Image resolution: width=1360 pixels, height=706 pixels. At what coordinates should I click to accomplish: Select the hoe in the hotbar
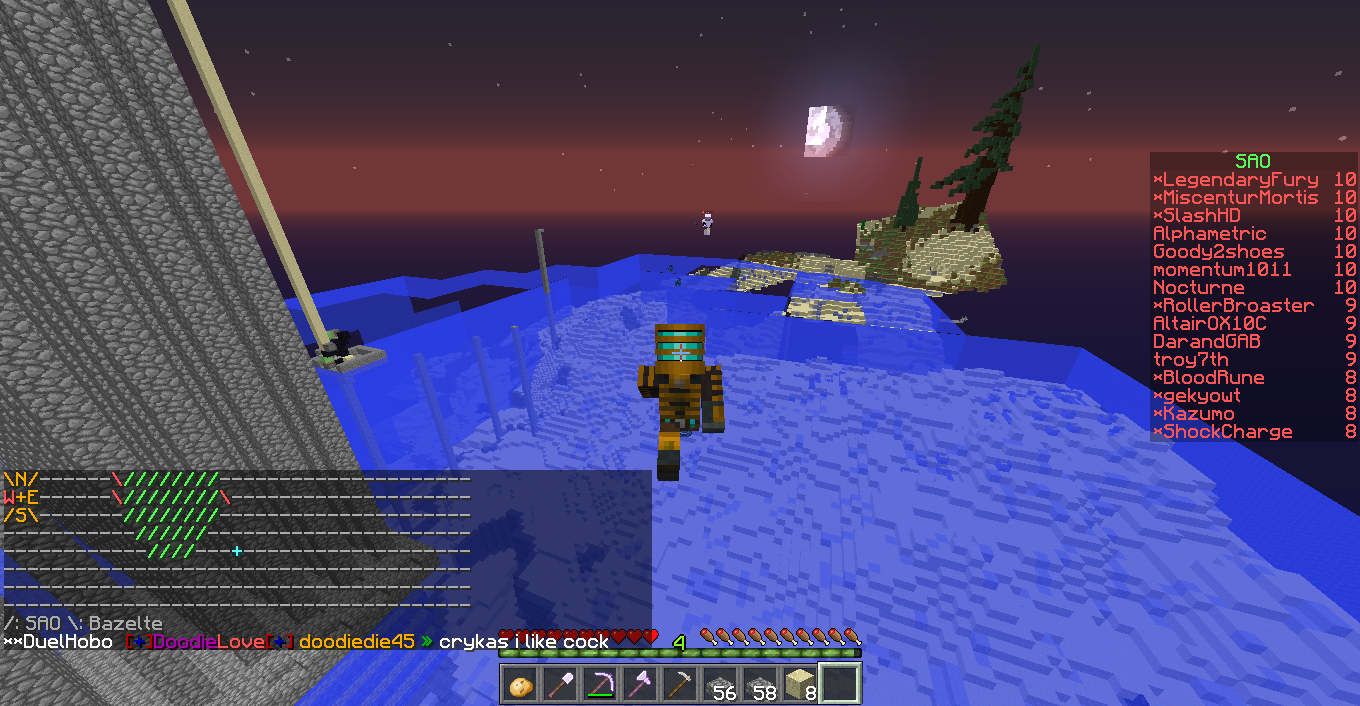point(680,686)
